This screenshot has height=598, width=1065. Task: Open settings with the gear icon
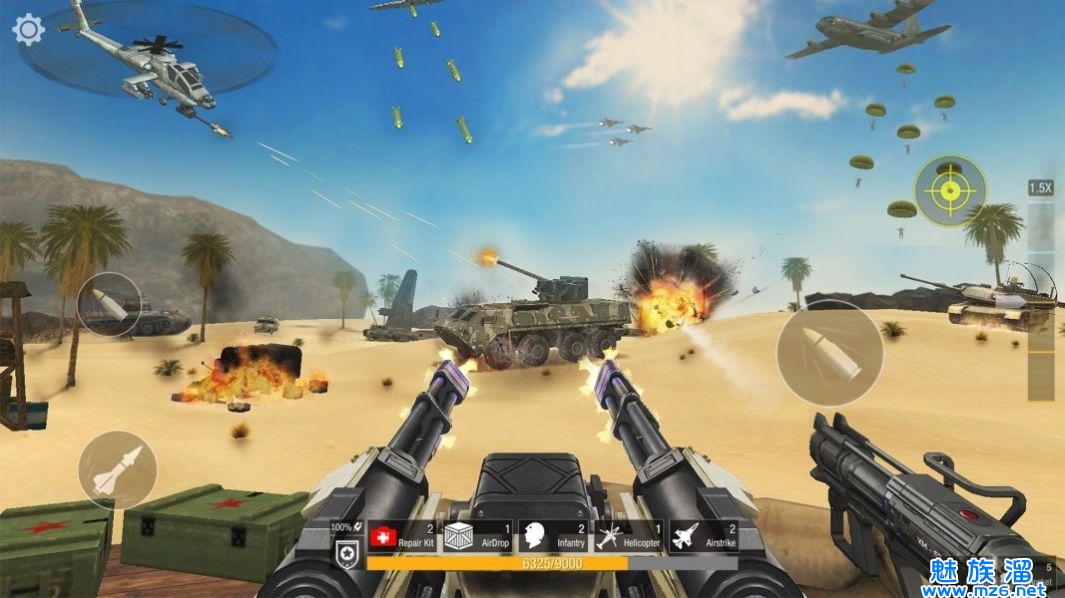(28, 30)
